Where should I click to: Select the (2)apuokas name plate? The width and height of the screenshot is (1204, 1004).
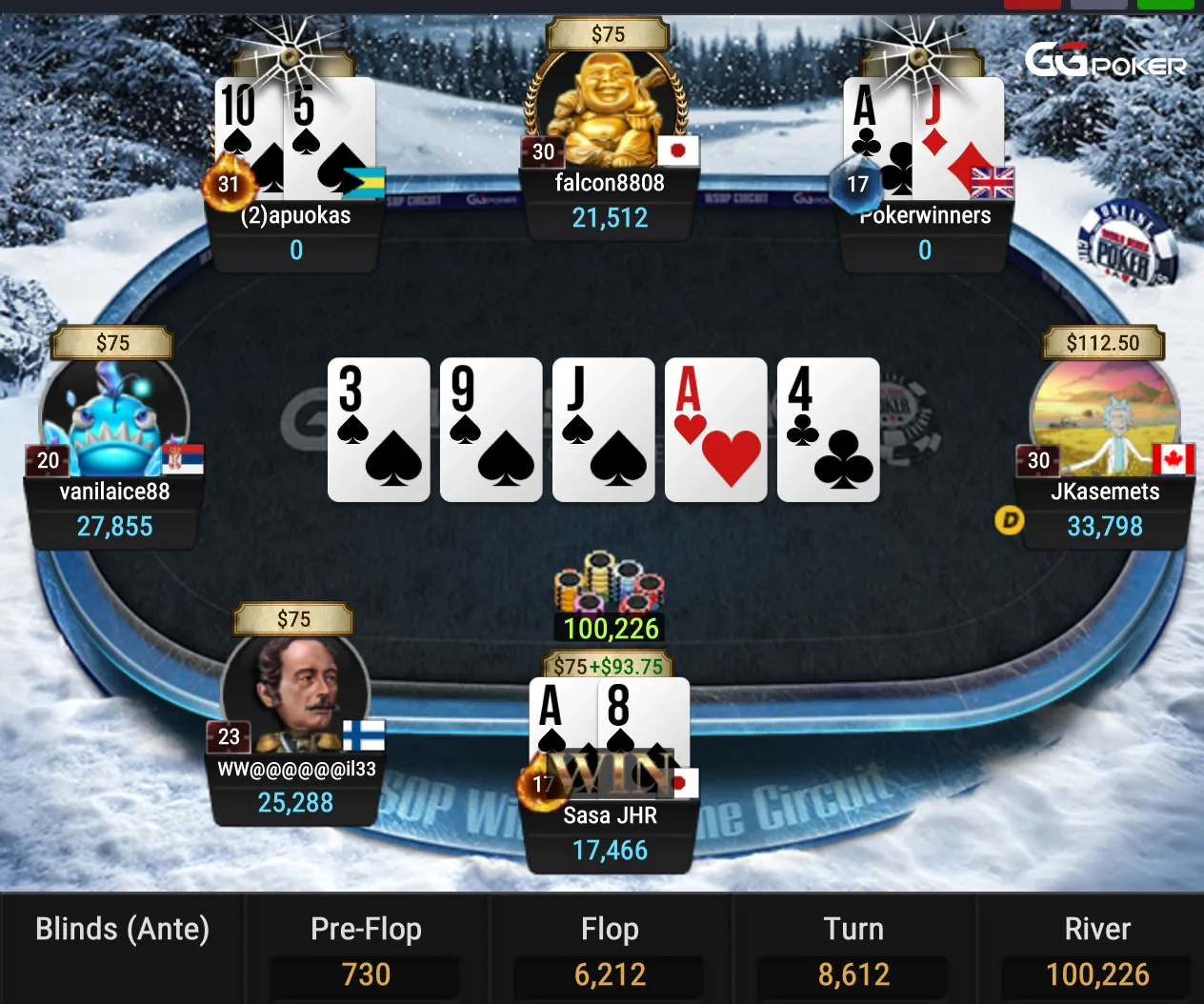(x=295, y=232)
